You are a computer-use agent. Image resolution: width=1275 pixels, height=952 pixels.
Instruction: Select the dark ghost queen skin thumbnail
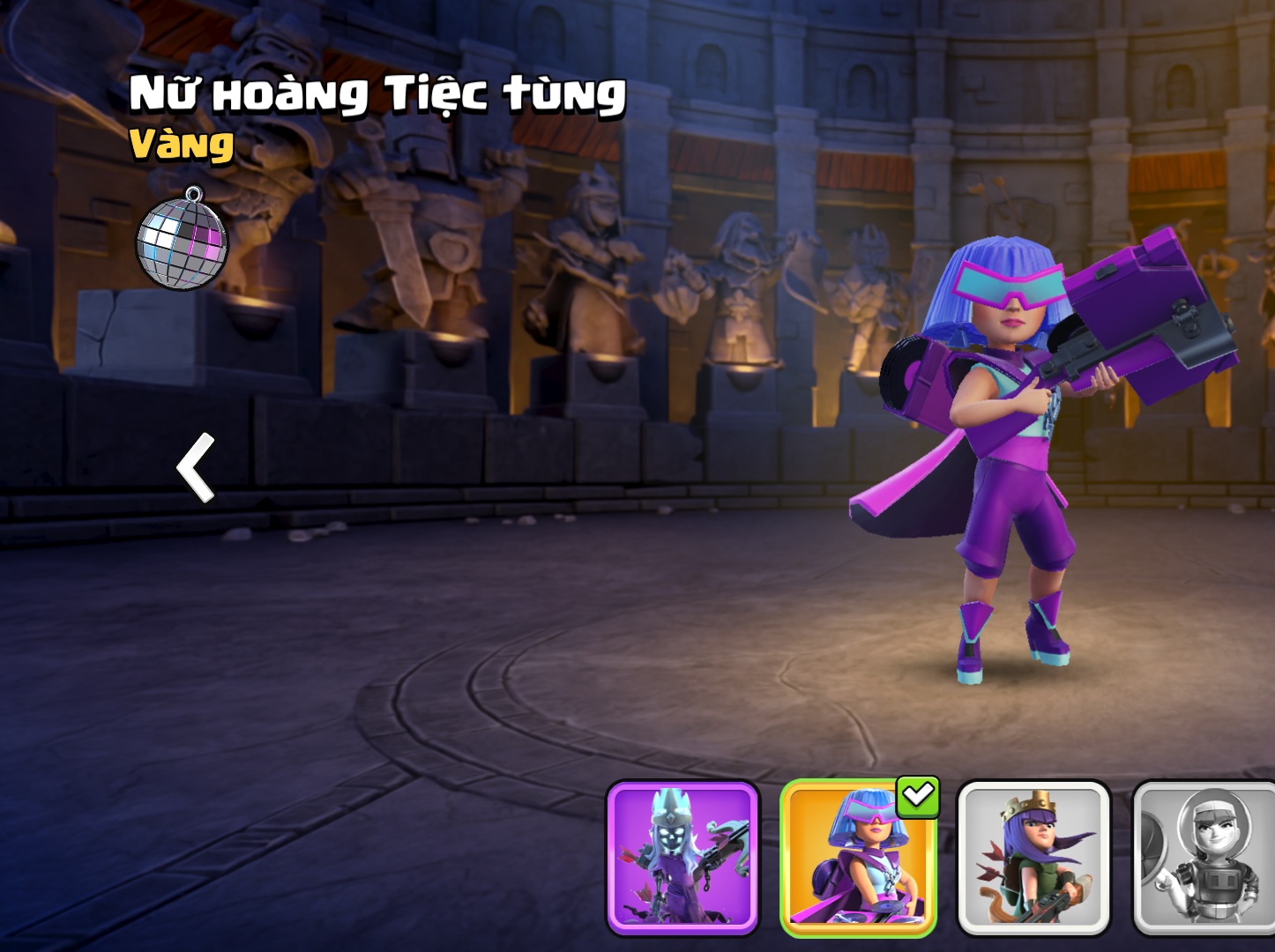click(682, 857)
